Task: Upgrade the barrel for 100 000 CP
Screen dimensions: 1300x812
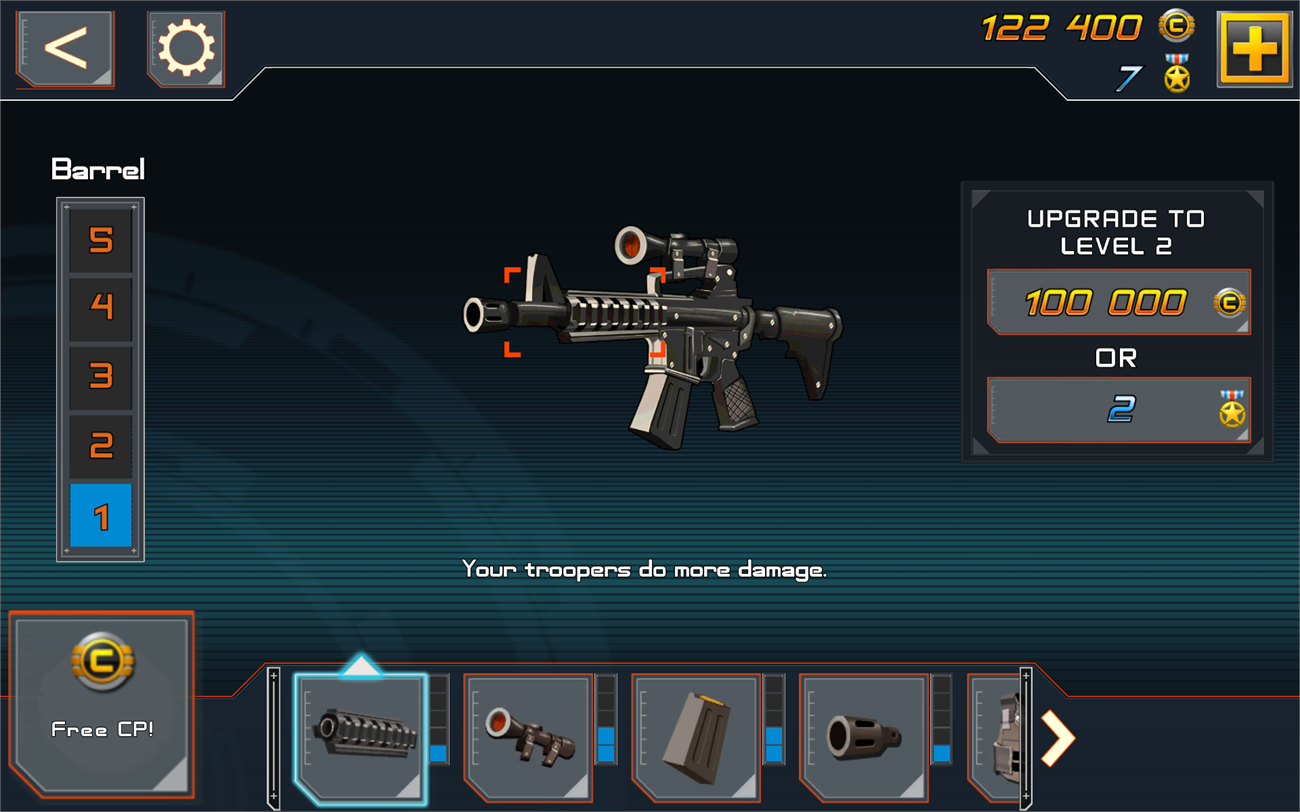Action: [1117, 303]
